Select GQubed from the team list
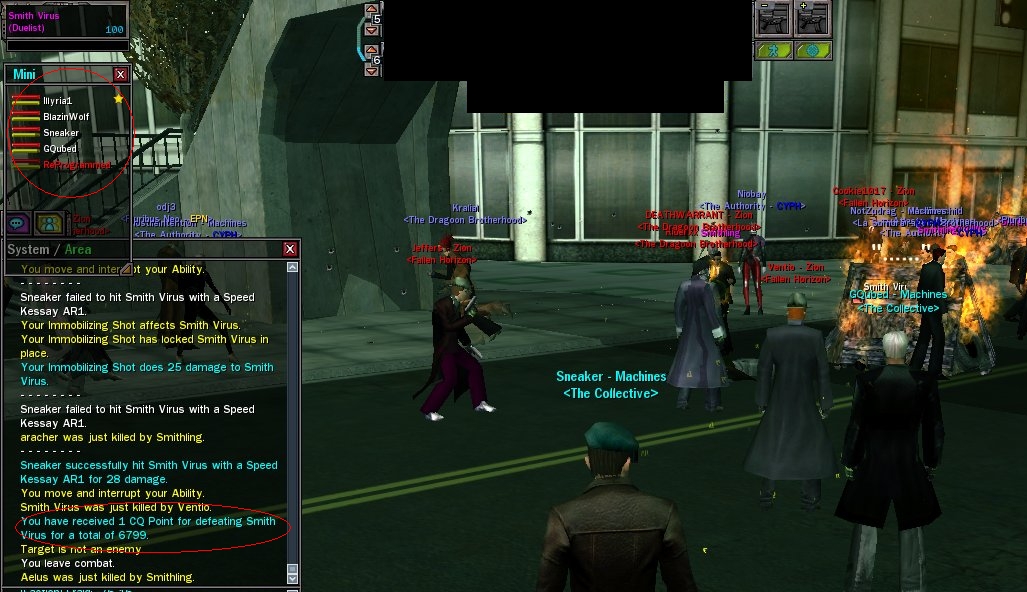 tap(59, 149)
